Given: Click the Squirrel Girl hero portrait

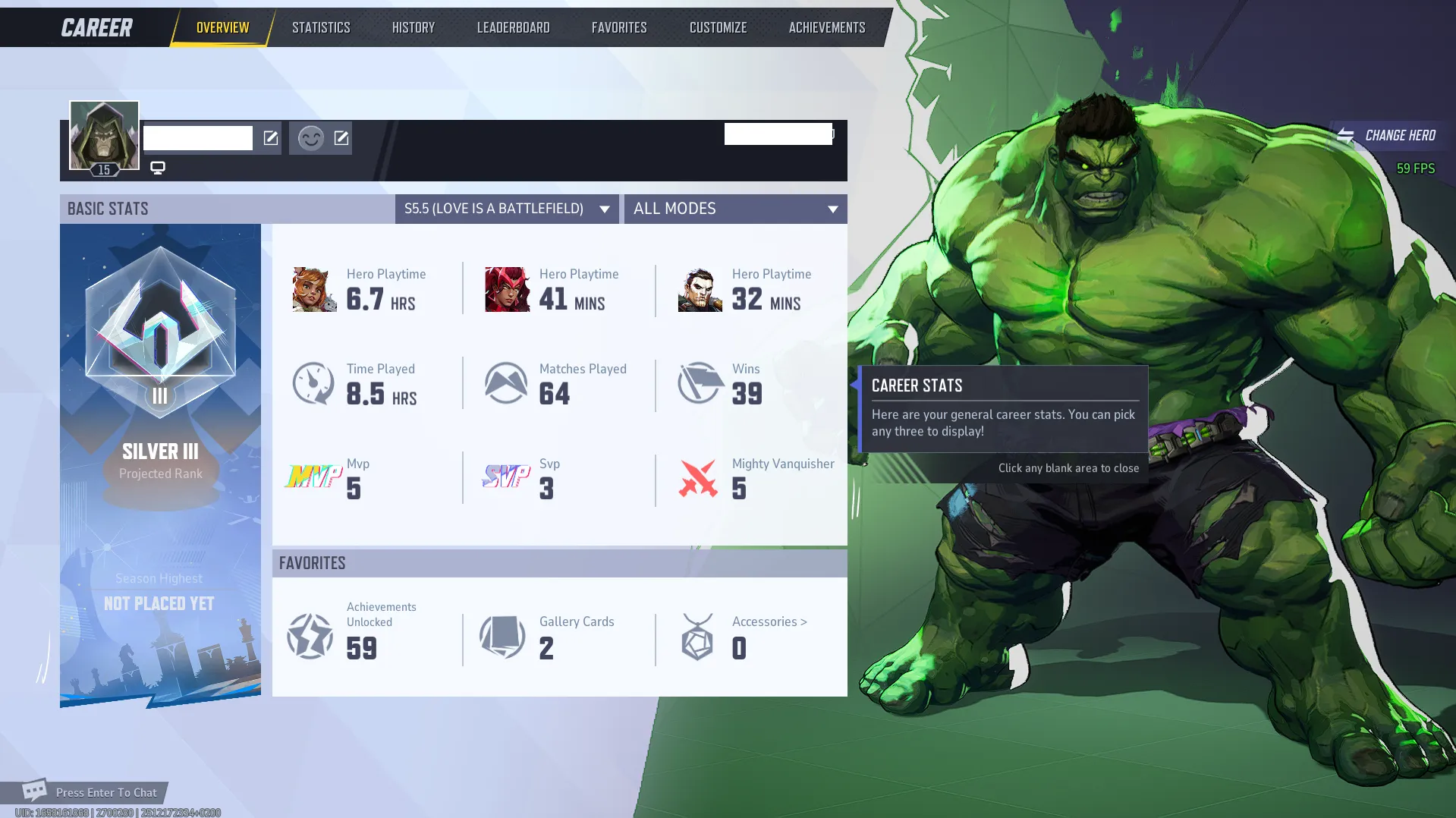Looking at the screenshot, I should (x=313, y=288).
